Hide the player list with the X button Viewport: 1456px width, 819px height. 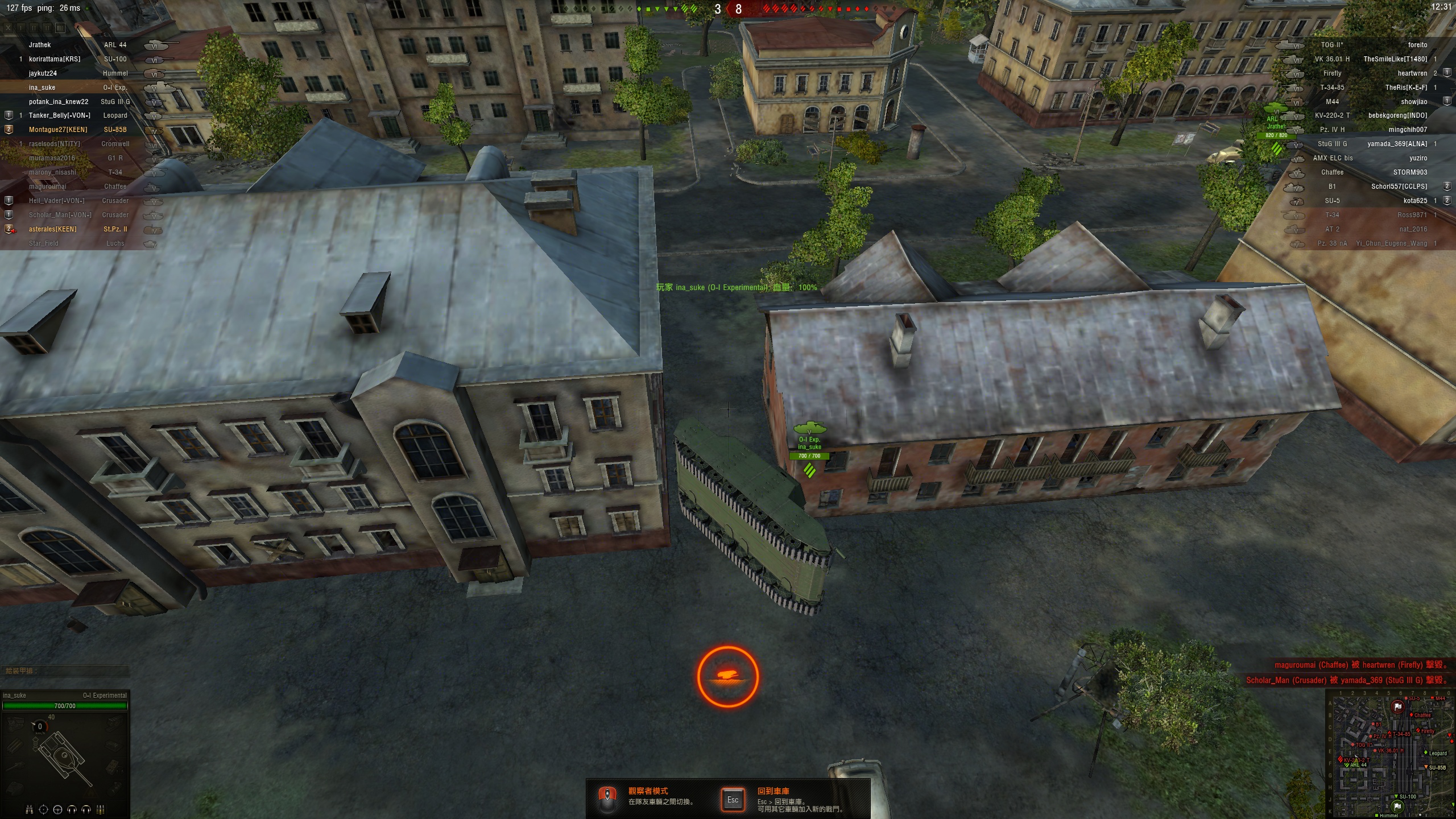click(x=9, y=27)
